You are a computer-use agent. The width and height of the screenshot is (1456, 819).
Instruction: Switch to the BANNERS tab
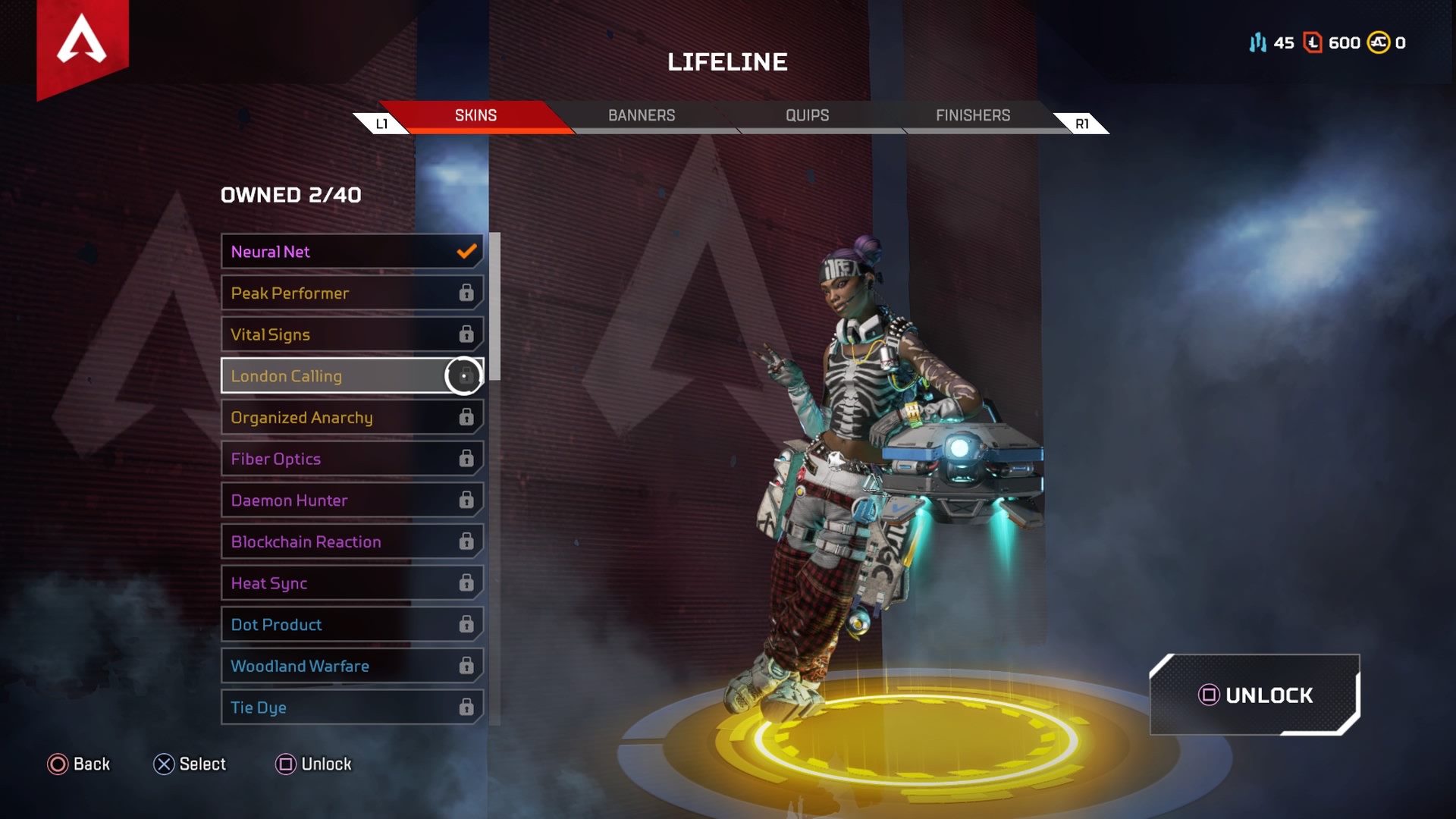click(642, 115)
